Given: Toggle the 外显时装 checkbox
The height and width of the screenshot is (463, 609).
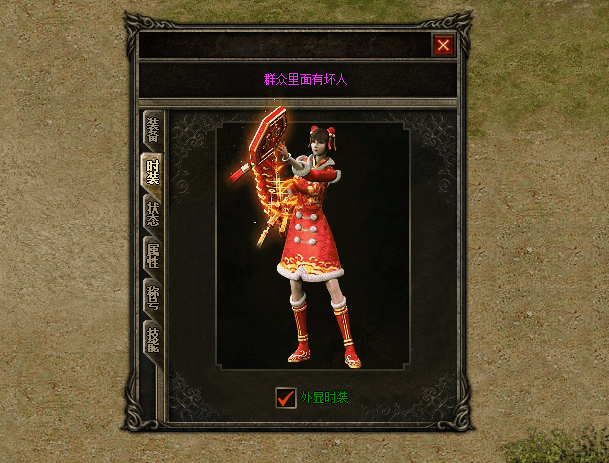Looking at the screenshot, I should click(x=287, y=397).
